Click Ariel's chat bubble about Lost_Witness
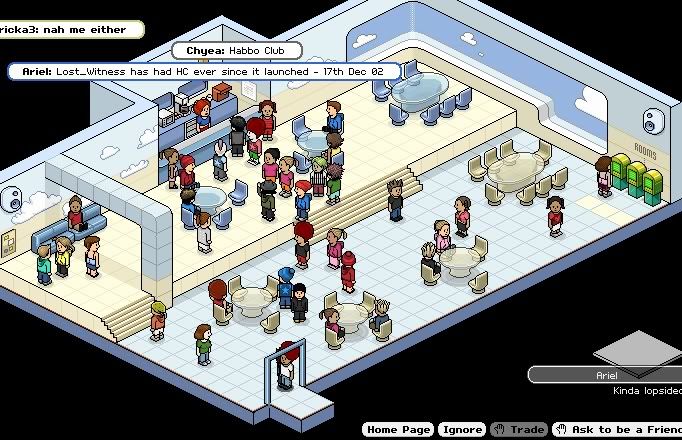Image resolution: width=682 pixels, height=440 pixels. pos(205,71)
